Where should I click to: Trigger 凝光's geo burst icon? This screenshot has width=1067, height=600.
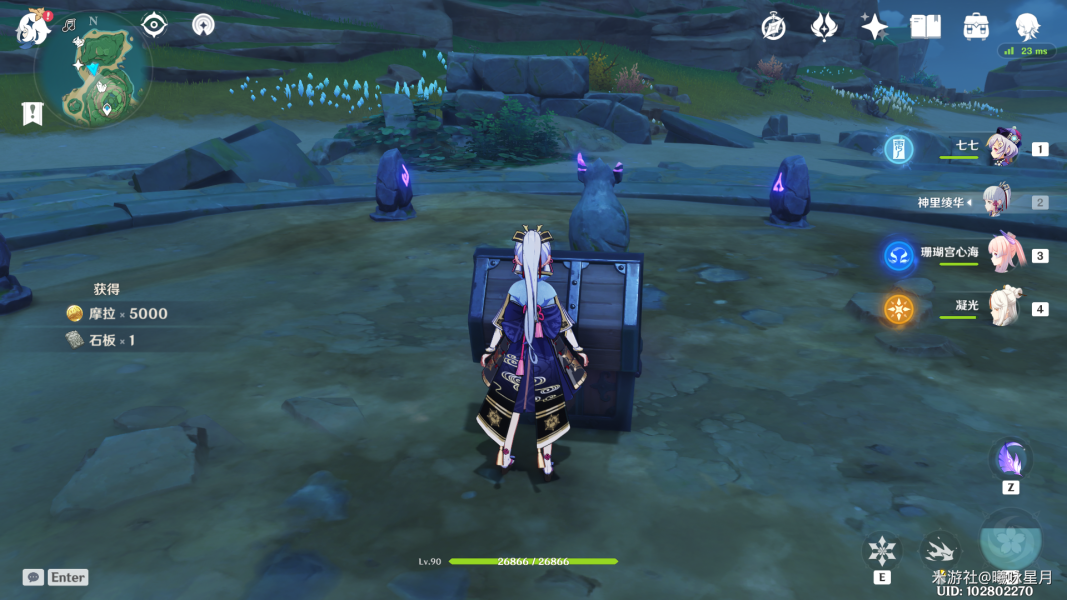898,309
